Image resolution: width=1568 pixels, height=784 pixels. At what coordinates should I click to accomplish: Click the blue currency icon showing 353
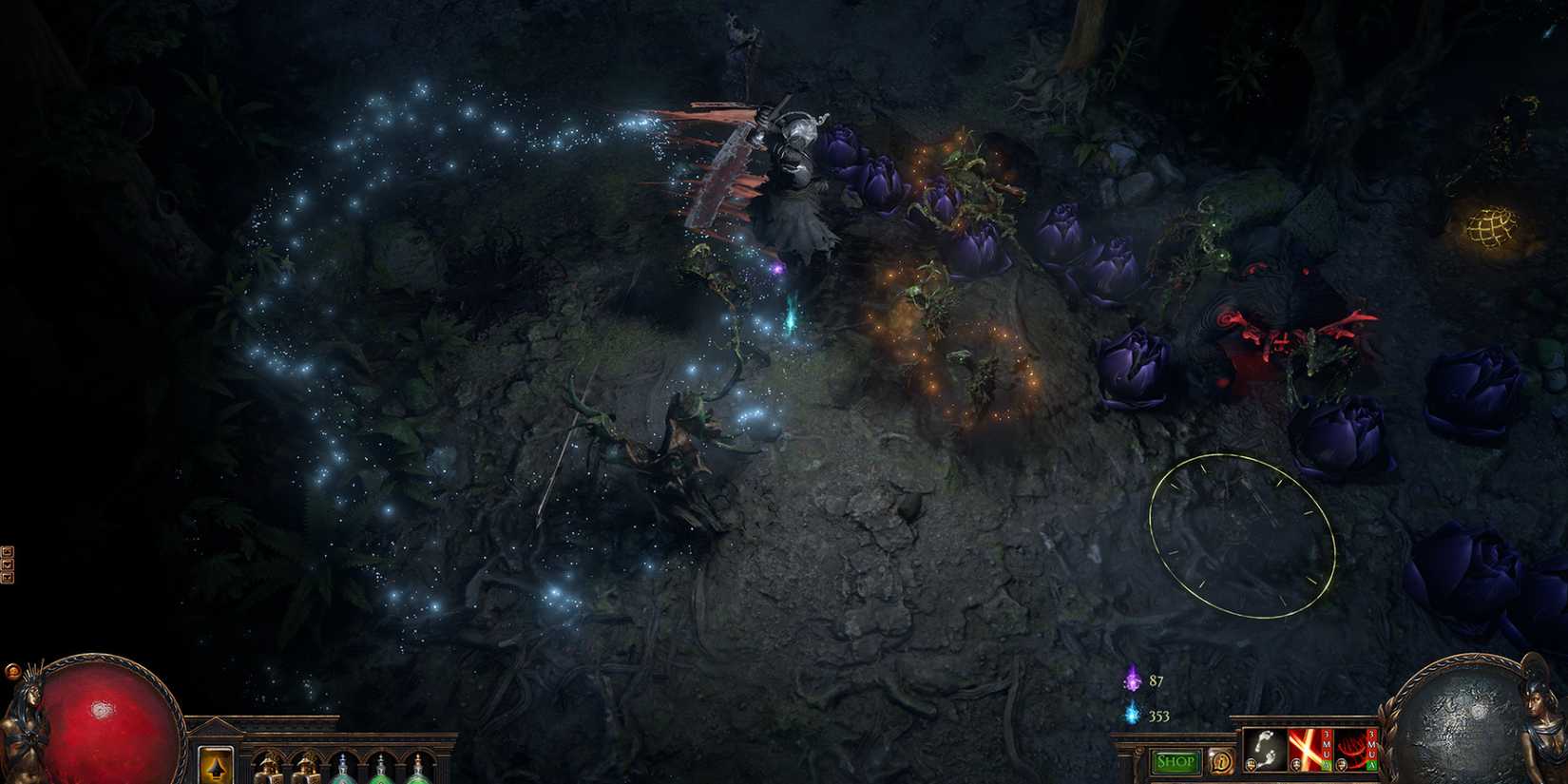click(1133, 716)
